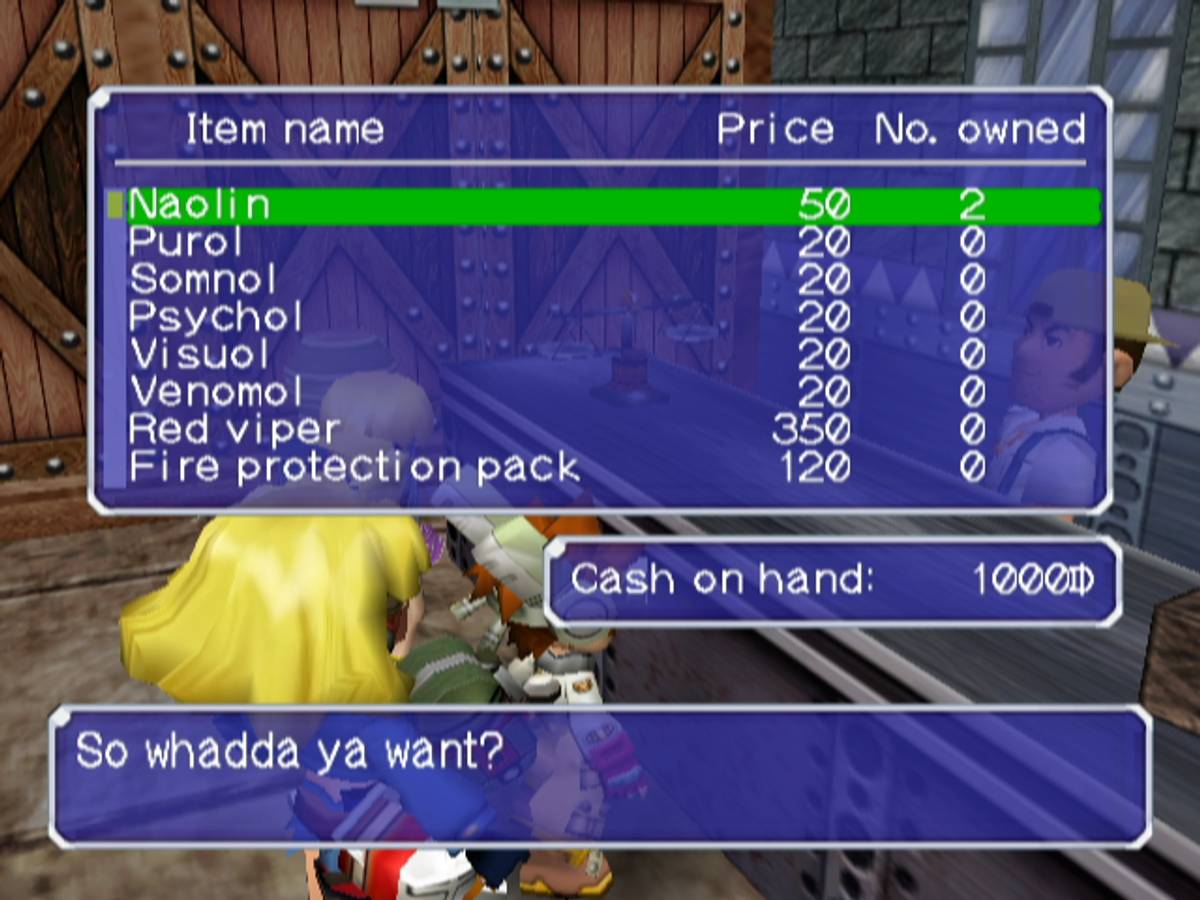Select the Fire protection pack row
This screenshot has width=1200, height=900.
(x=354, y=467)
